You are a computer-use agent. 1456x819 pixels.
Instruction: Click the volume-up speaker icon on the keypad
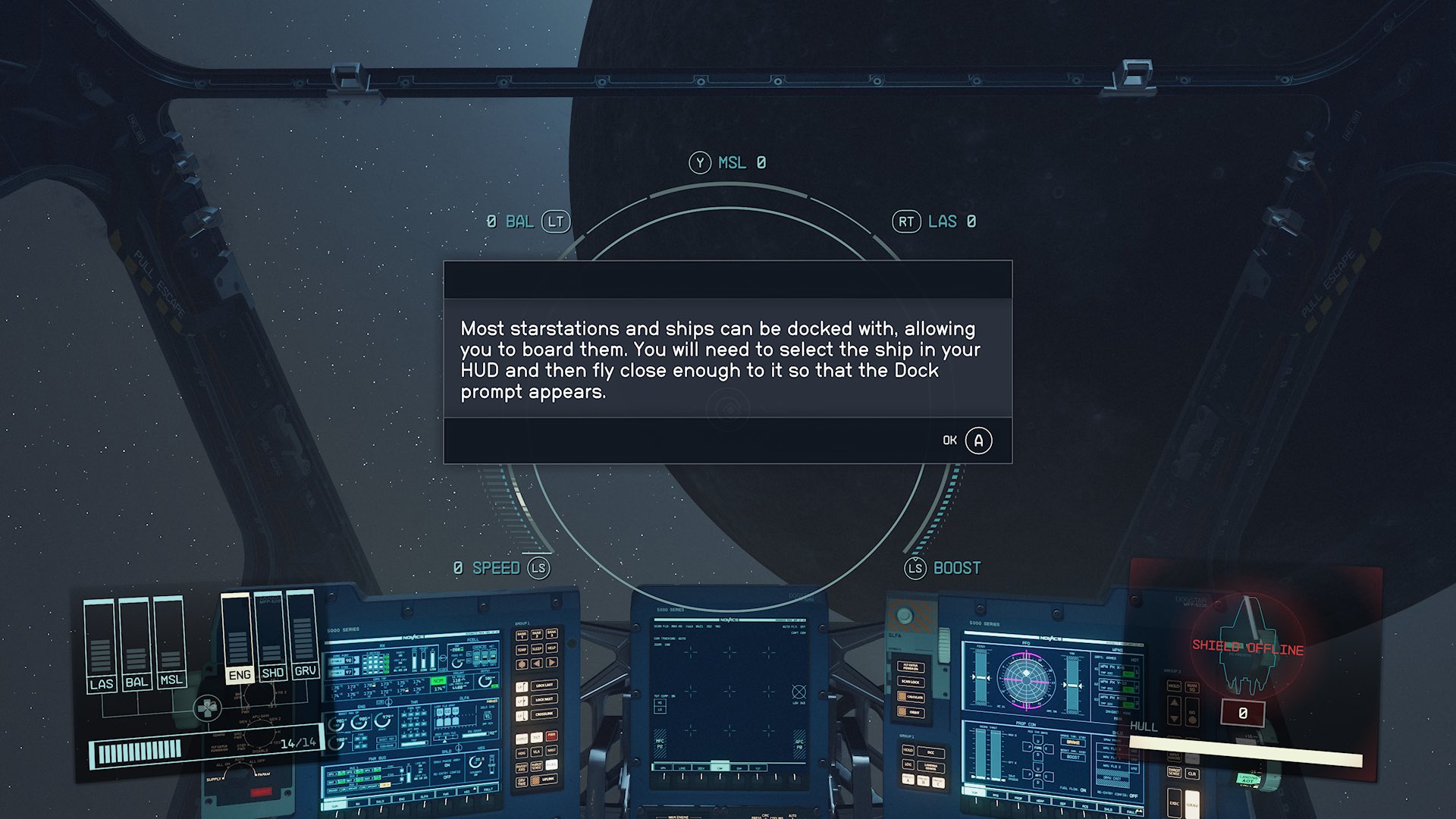point(551,662)
